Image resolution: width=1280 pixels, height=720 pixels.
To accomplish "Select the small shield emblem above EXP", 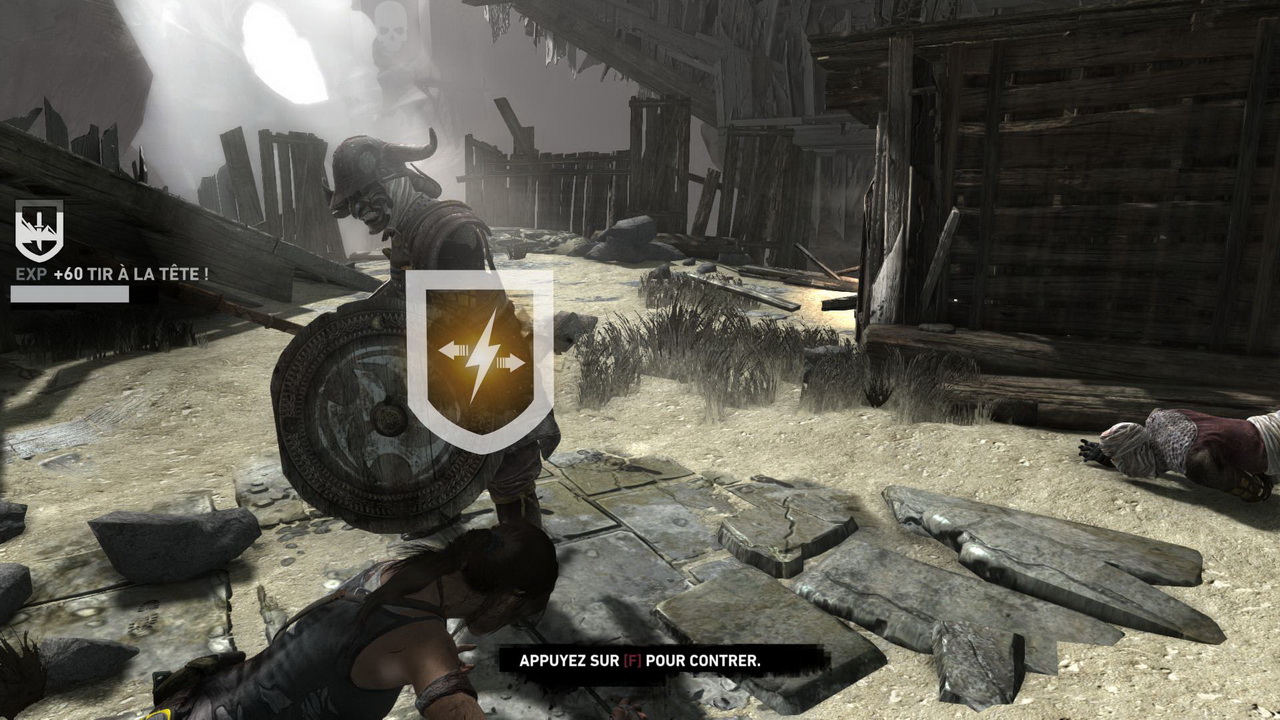I will pyautogui.click(x=39, y=230).
